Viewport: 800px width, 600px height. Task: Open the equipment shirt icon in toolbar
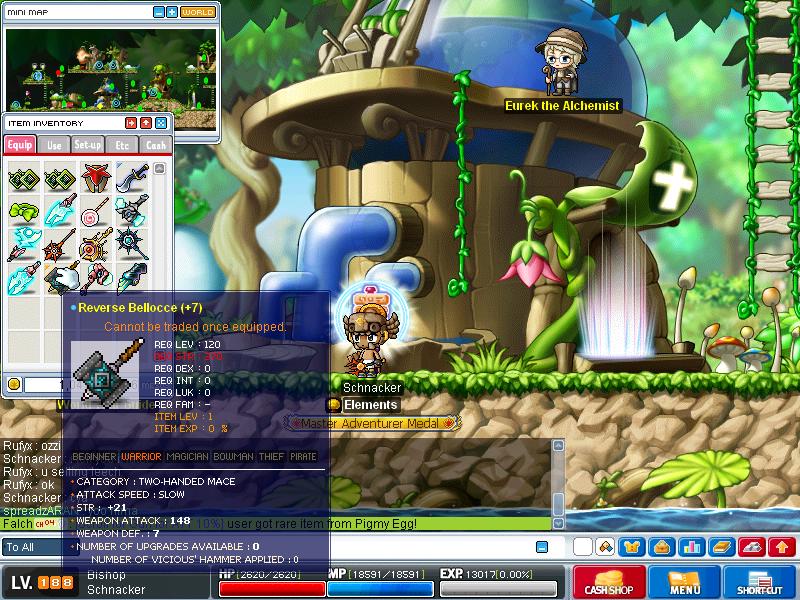click(x=633, y=547)
